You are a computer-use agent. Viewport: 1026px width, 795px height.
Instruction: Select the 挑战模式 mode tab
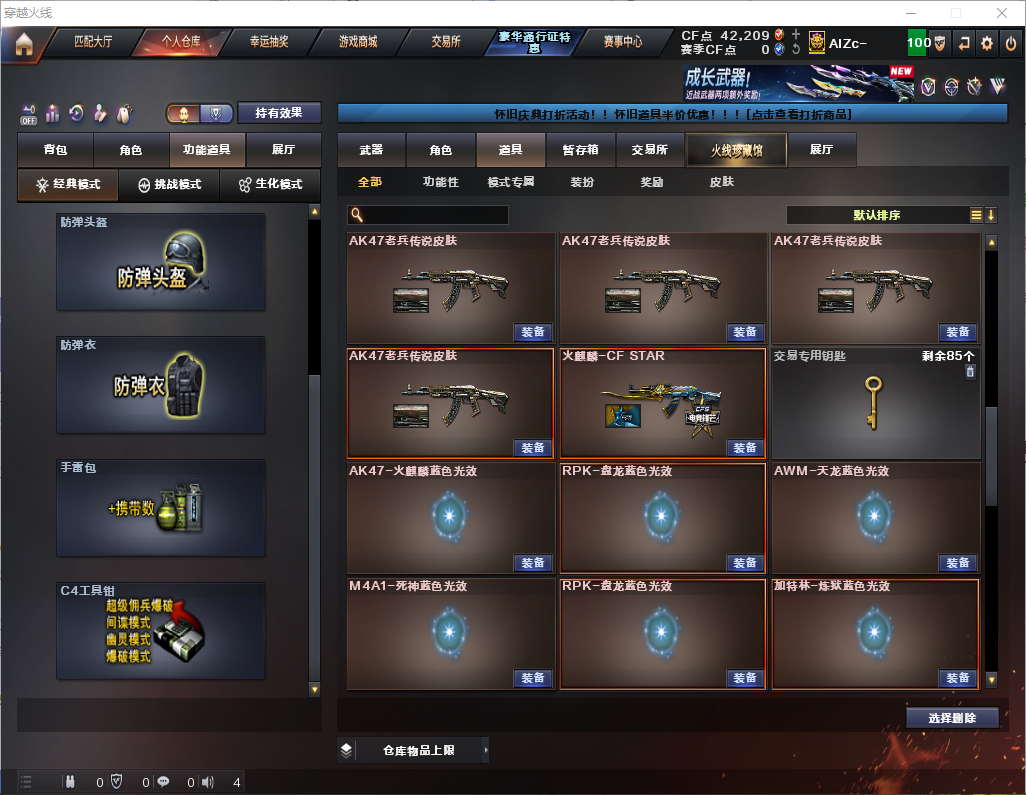tap(170, 185)
